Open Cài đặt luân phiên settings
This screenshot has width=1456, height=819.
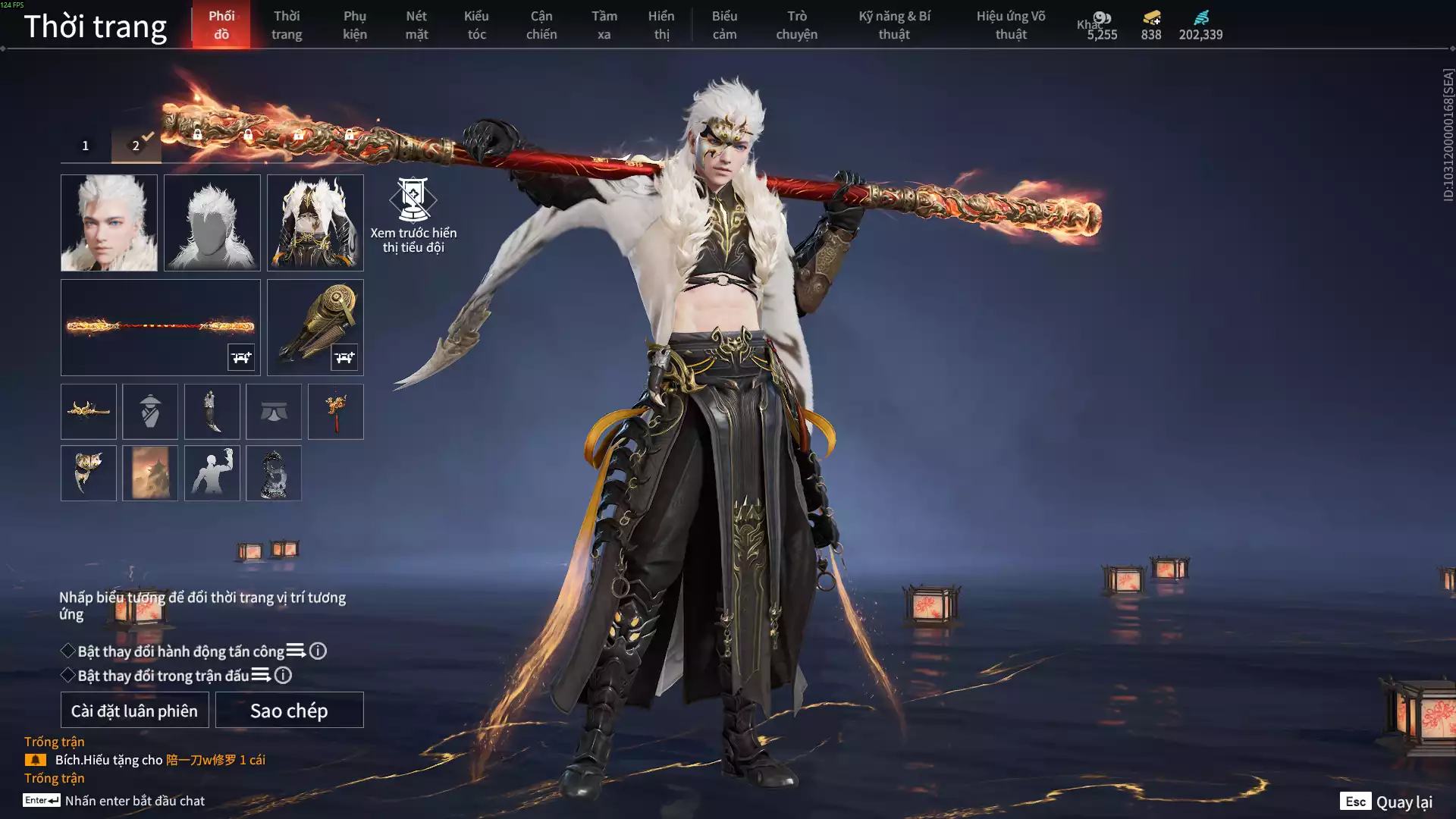(x=134, y=711)
